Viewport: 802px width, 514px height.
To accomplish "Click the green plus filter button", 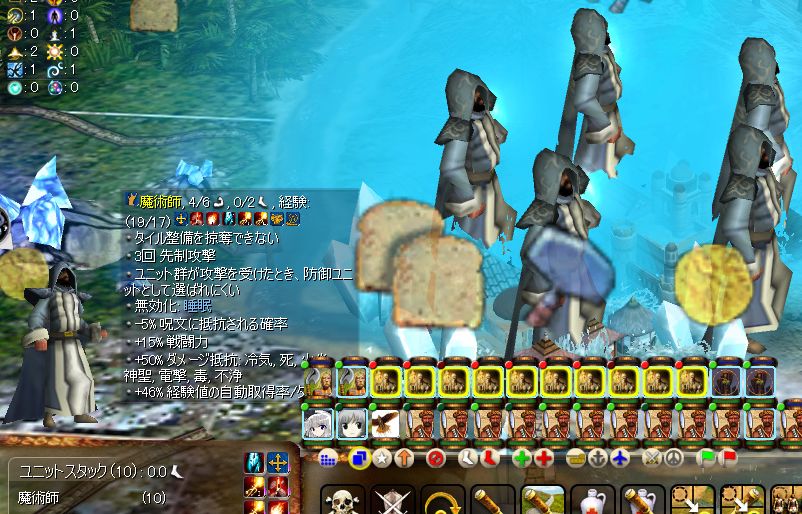I will [521, 459].
